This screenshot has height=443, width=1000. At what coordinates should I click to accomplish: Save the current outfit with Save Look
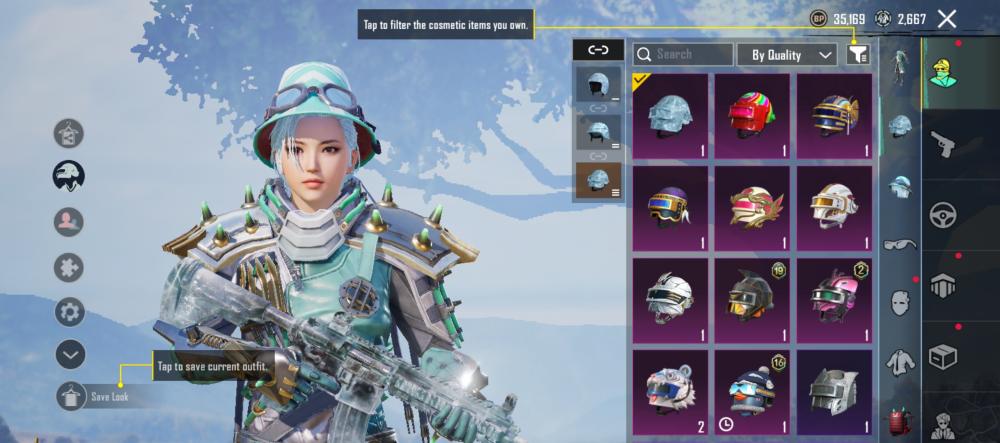point(72,396)
